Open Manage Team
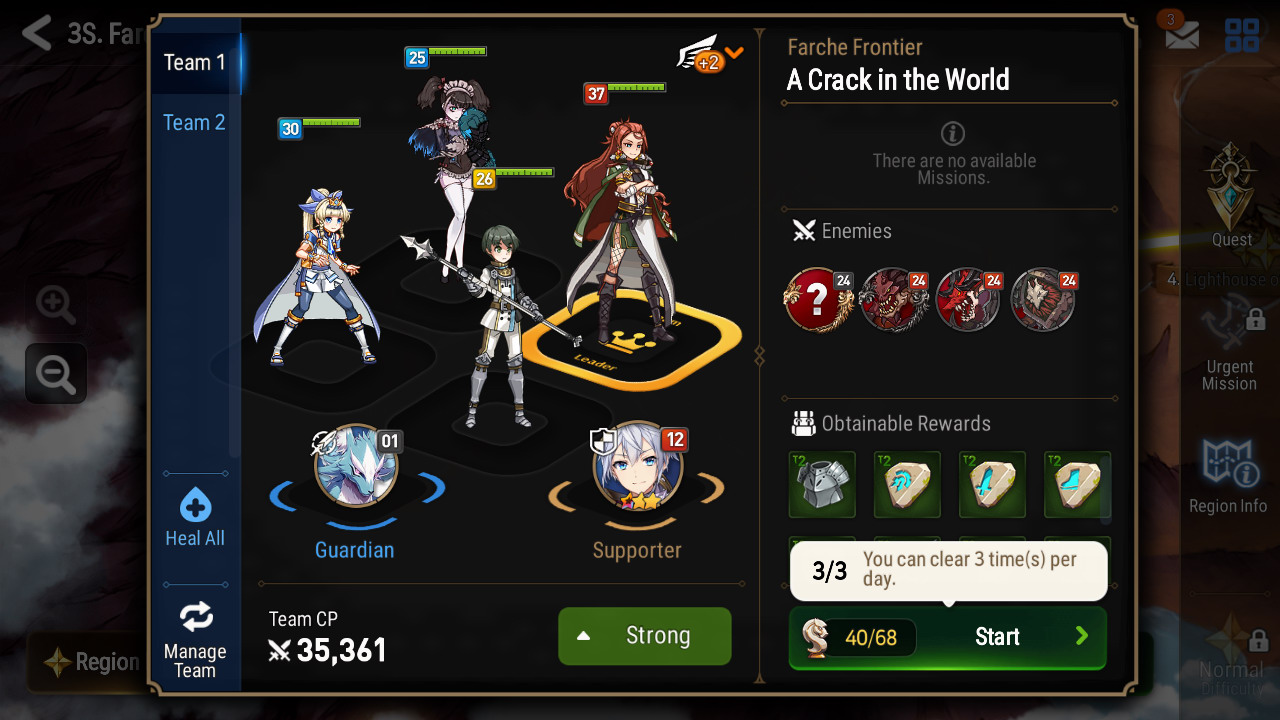Screen dimensions: 1280x720 (195, 638)
